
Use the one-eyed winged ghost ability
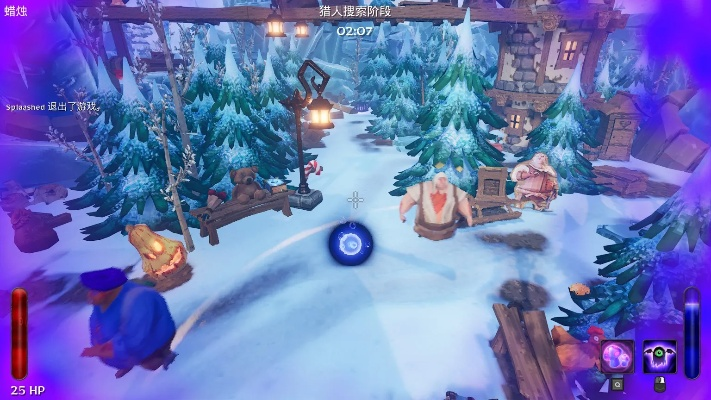point(659,356)
